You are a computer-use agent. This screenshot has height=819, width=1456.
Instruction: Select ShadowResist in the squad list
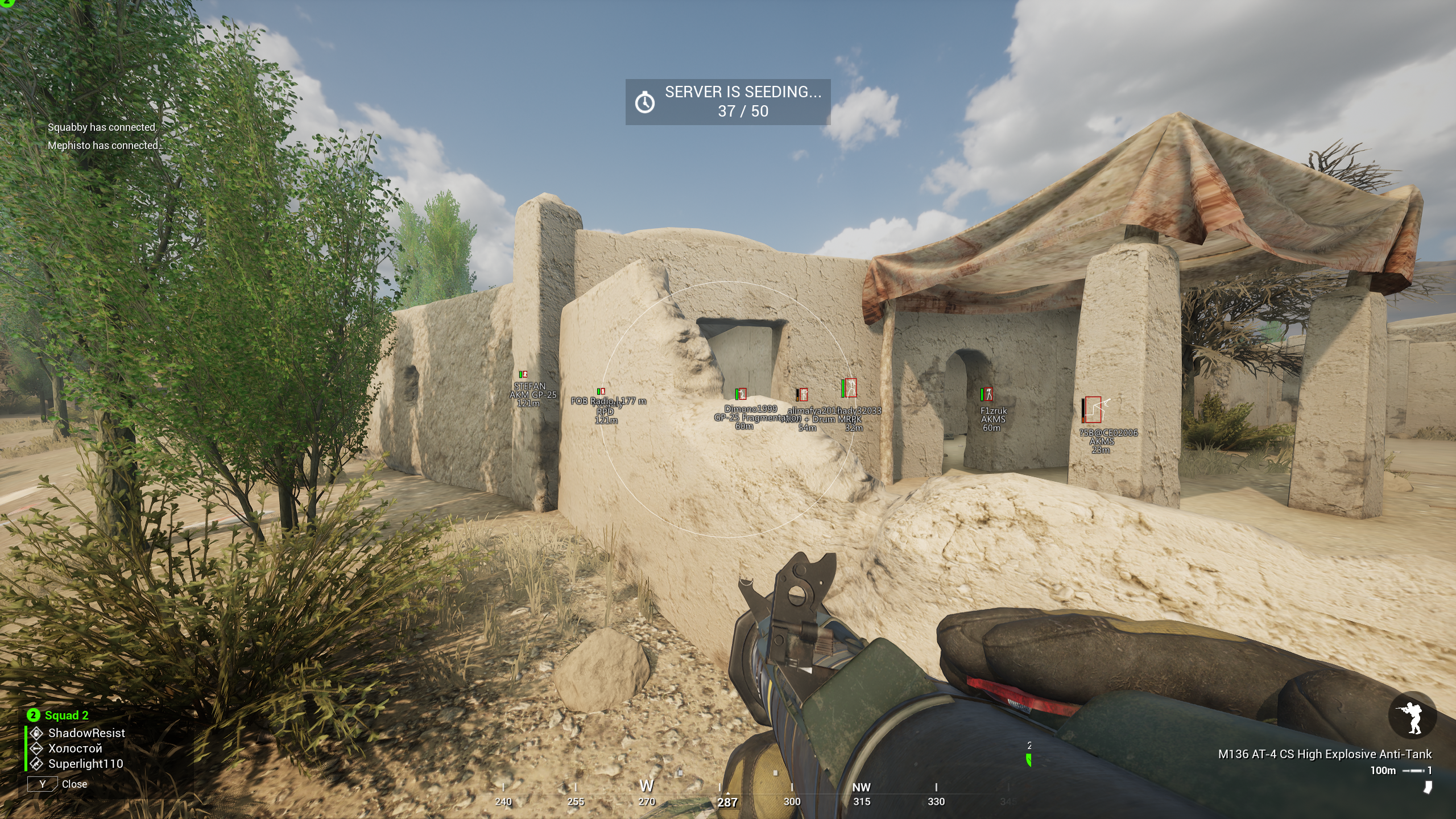86,733
